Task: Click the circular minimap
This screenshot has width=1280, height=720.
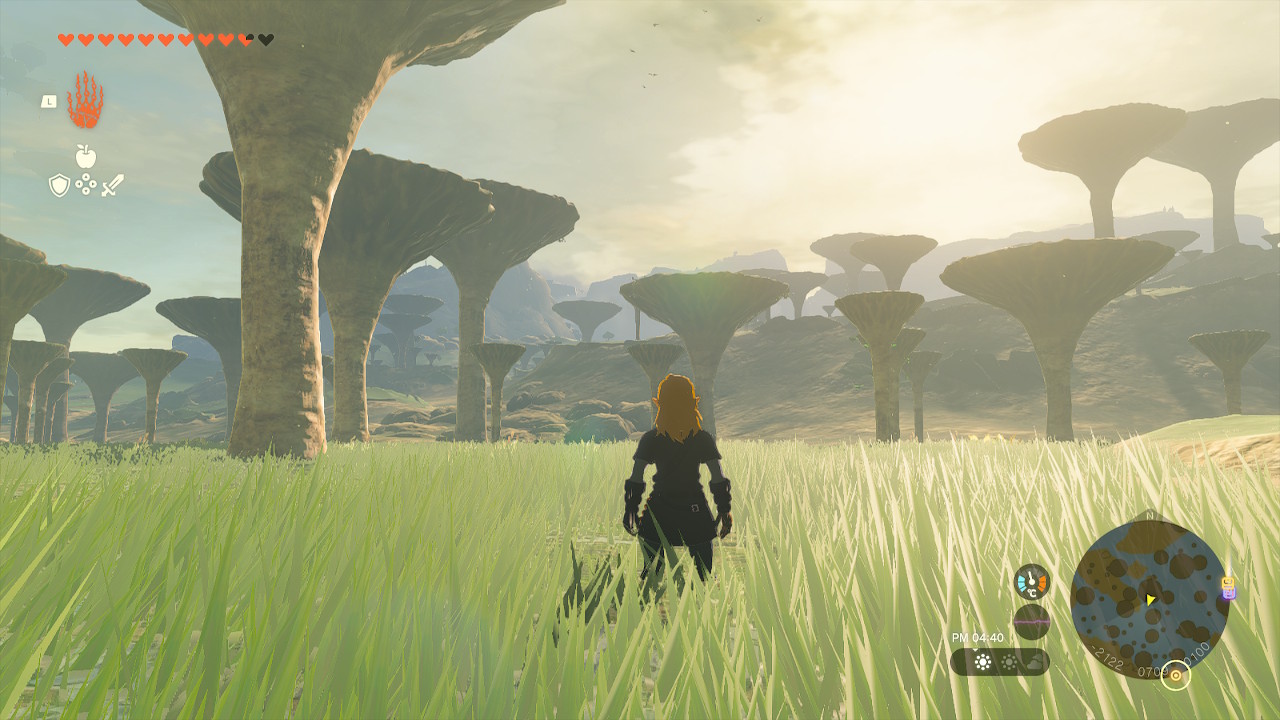Action: [1149, 599]
